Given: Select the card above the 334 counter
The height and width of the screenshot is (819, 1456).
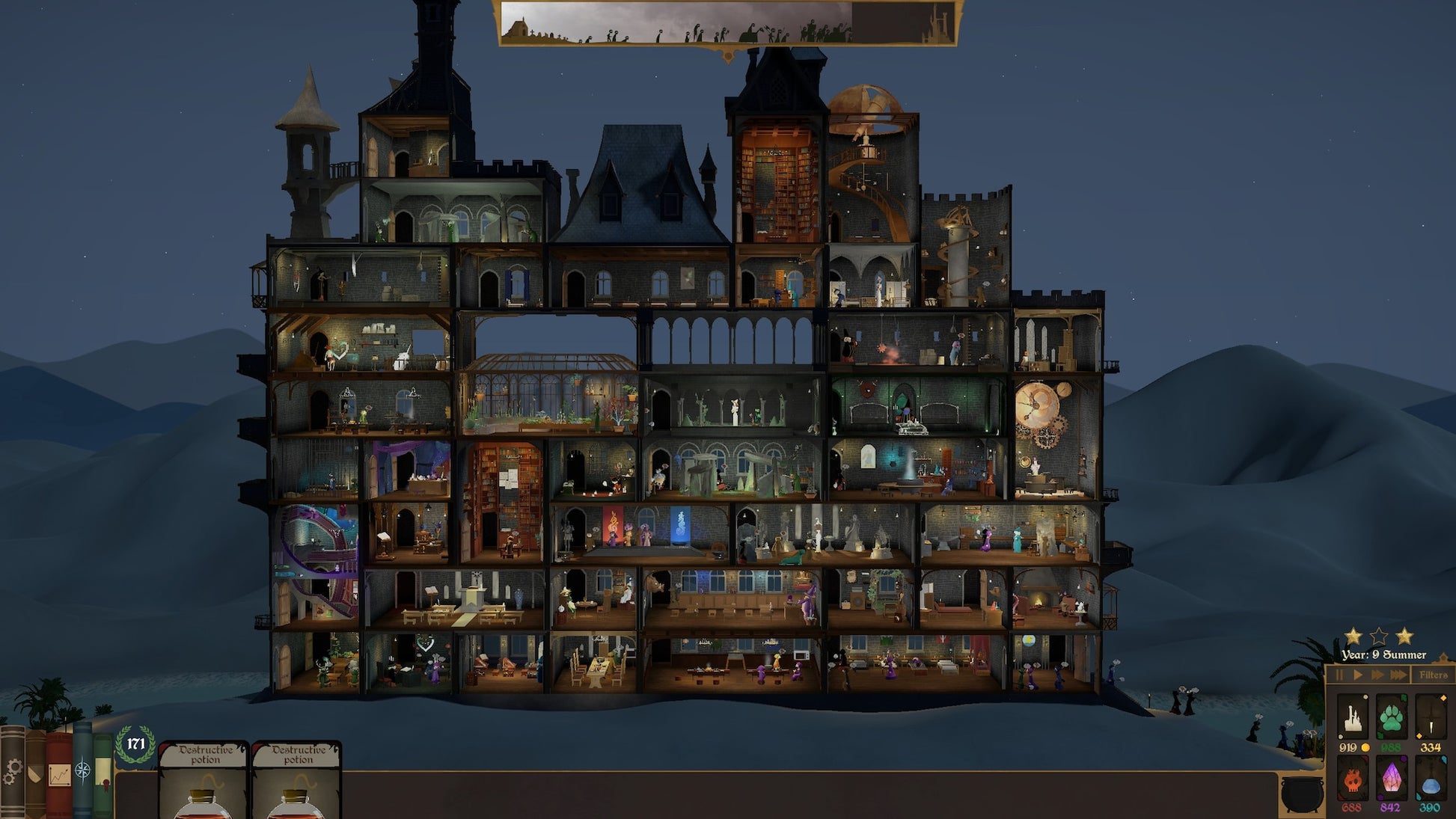Looking at the screenshot, I should pos(1430,717).
